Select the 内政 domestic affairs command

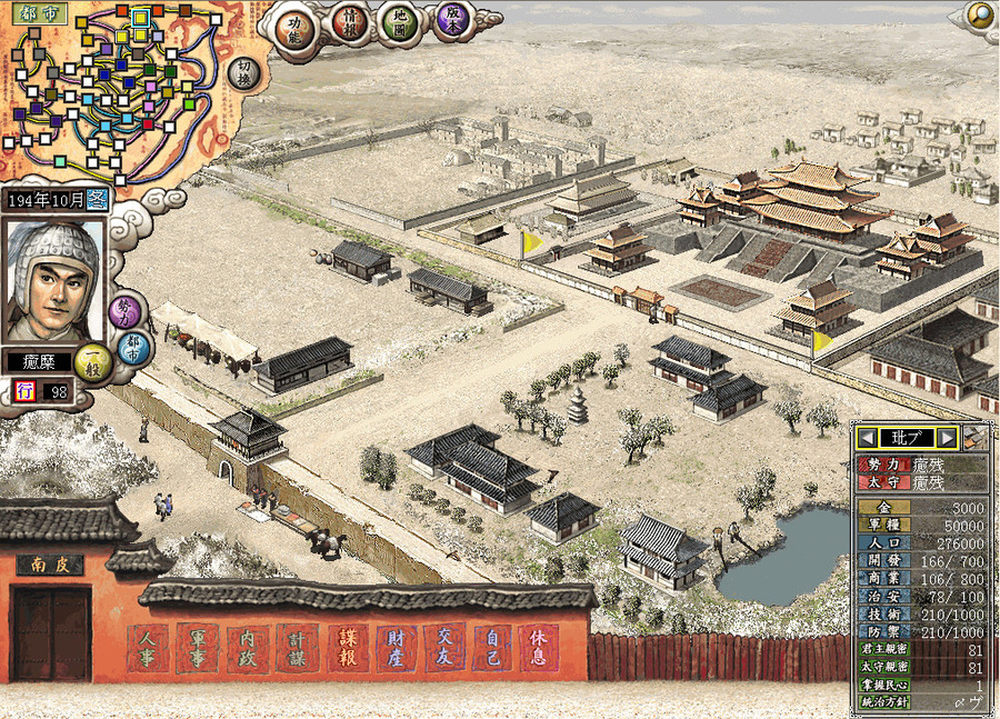pyautogui.click(x=248, y=649)
